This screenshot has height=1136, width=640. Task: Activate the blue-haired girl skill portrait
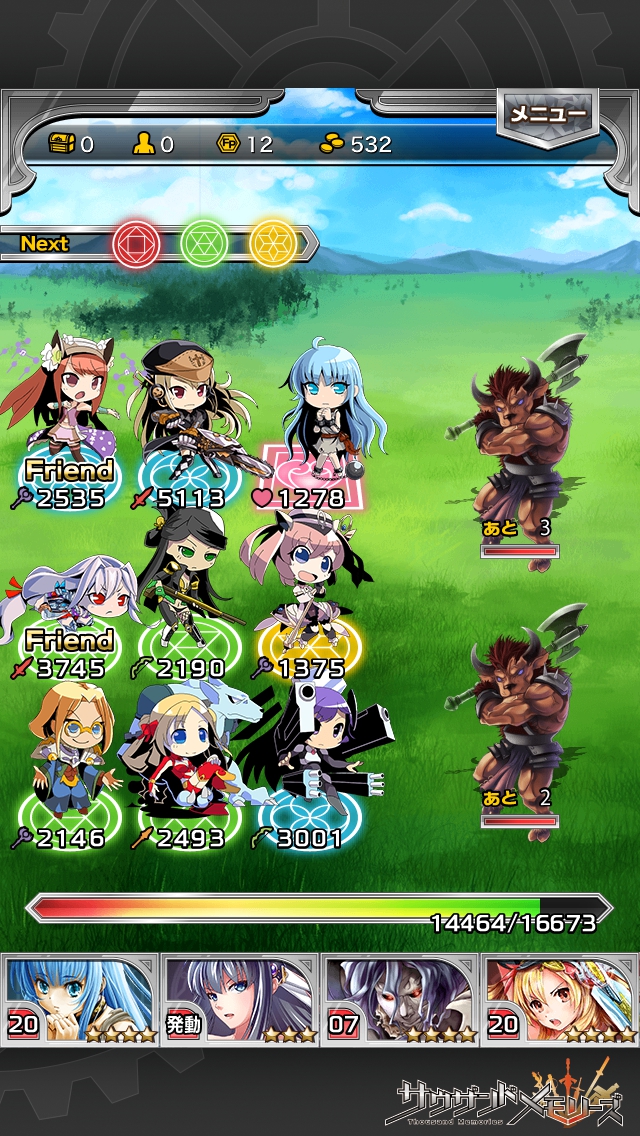click(x=80, y=998)
